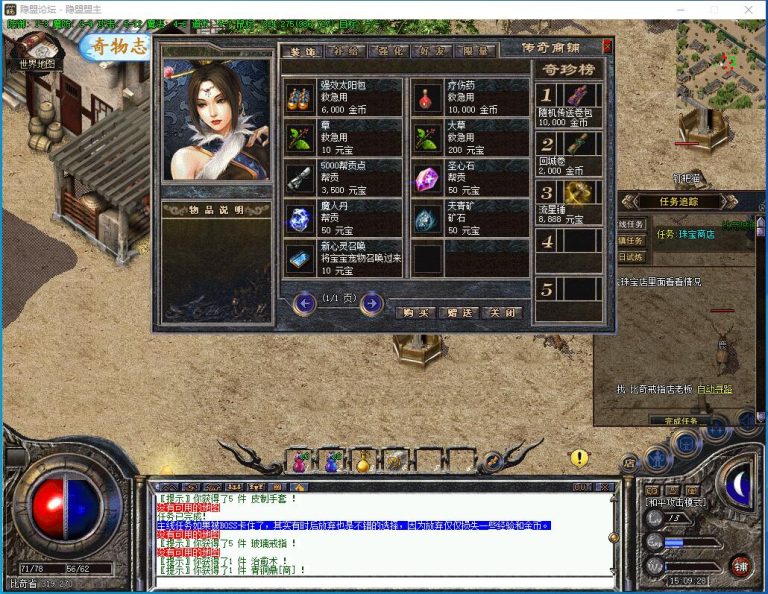
Task: Click the 赠送 (gift) button
Action: pyautogui.click(x=459, y=312)
